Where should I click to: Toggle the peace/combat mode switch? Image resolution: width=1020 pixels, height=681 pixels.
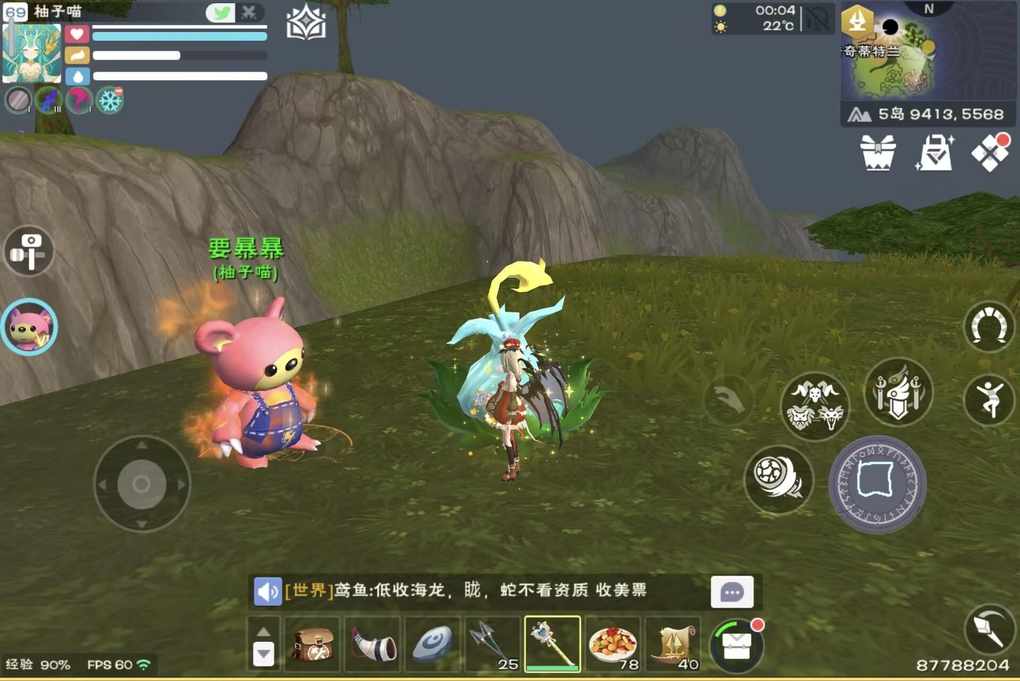point(234,13)
